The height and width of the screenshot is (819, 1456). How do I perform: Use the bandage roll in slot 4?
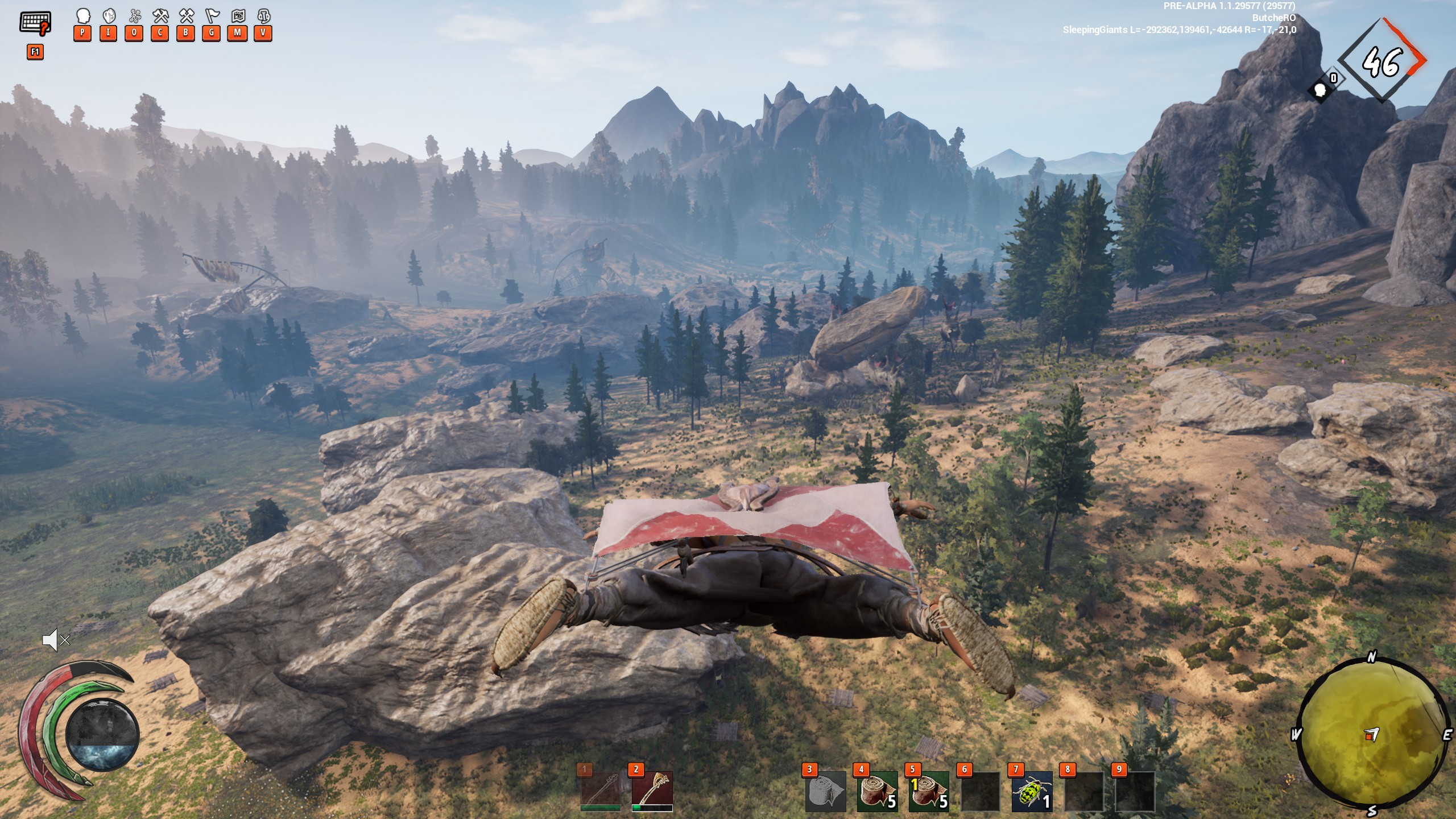pos(877,791)
